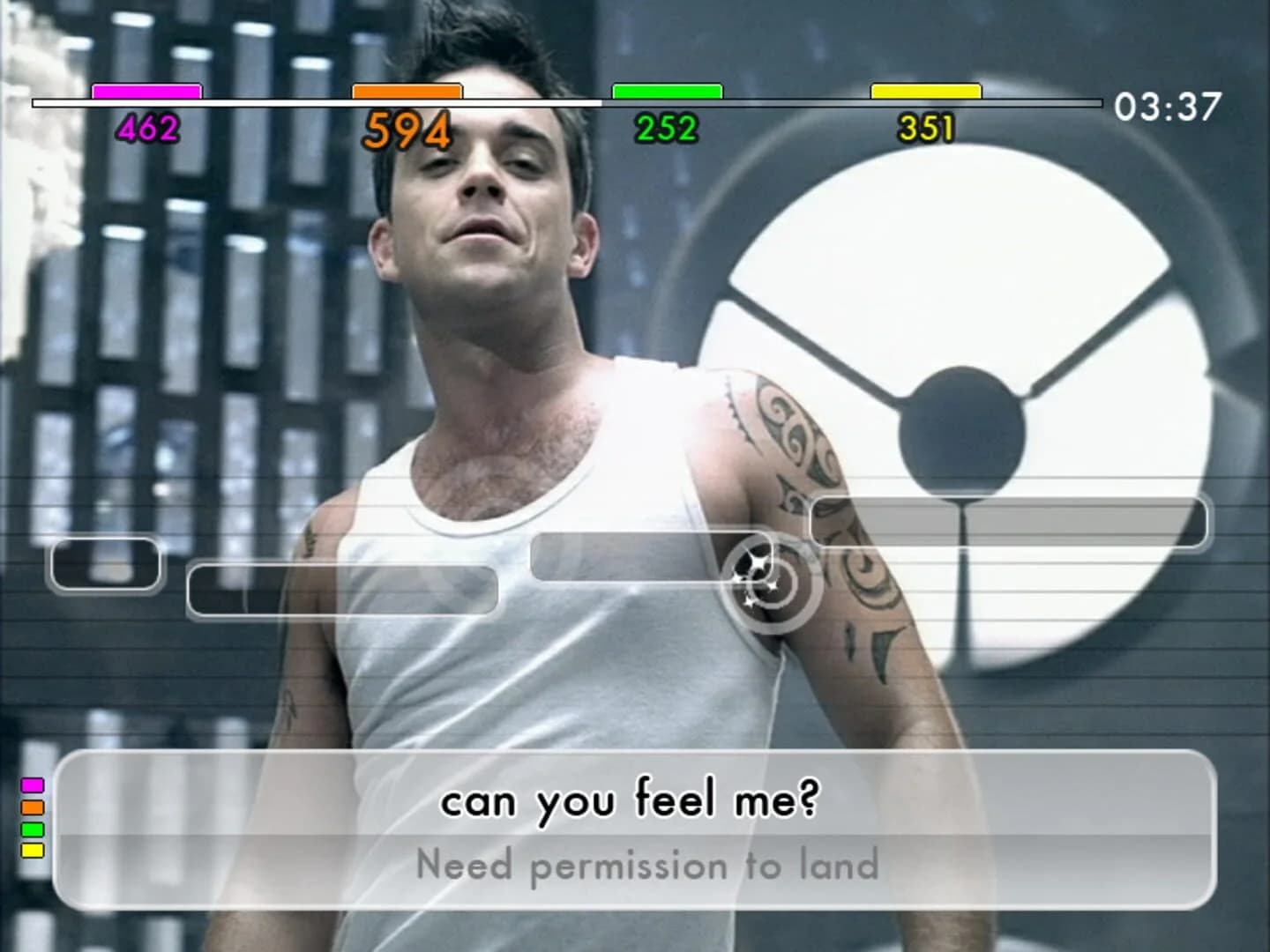Toggle the yellow player indicator at bottom left
Viewport: 1270px width, 952px height.
[x=33, y=851]
